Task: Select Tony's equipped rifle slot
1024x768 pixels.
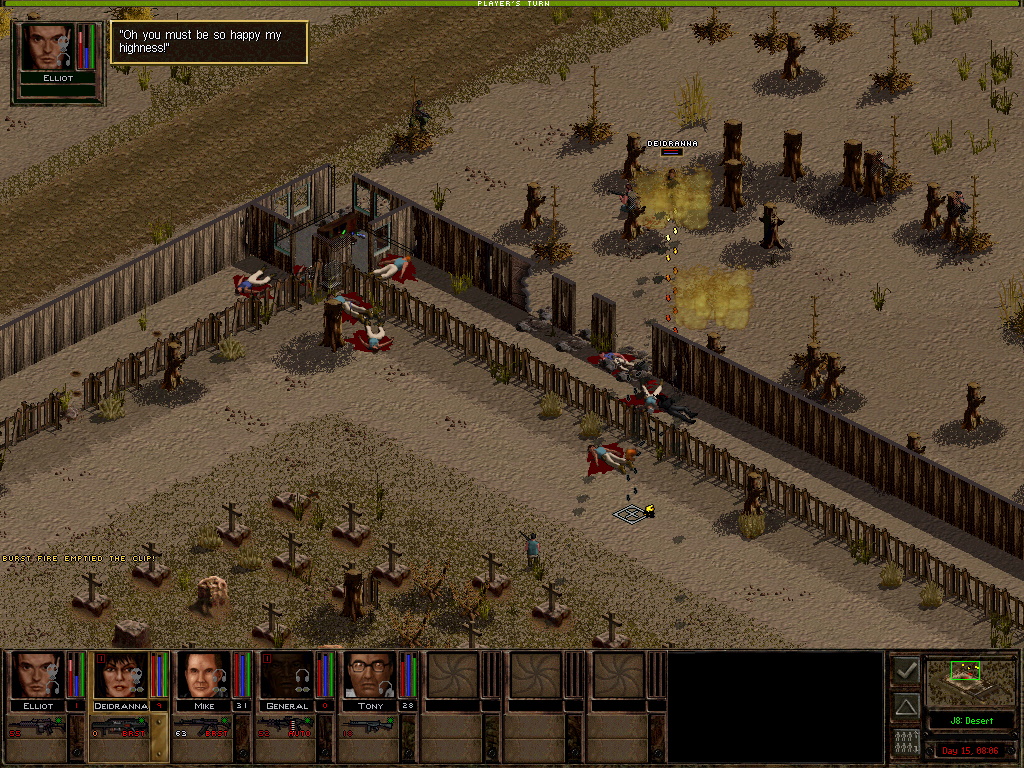Action: (370, 727)
